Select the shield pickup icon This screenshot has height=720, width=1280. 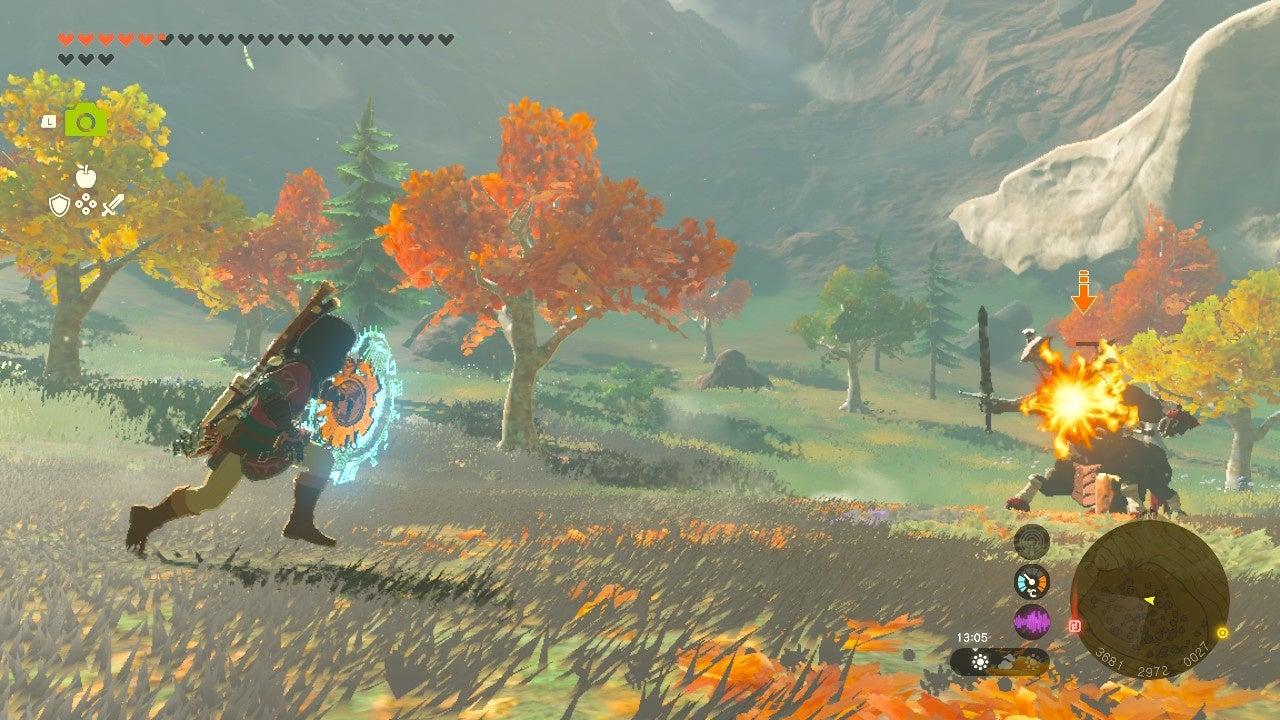point(59,206)
